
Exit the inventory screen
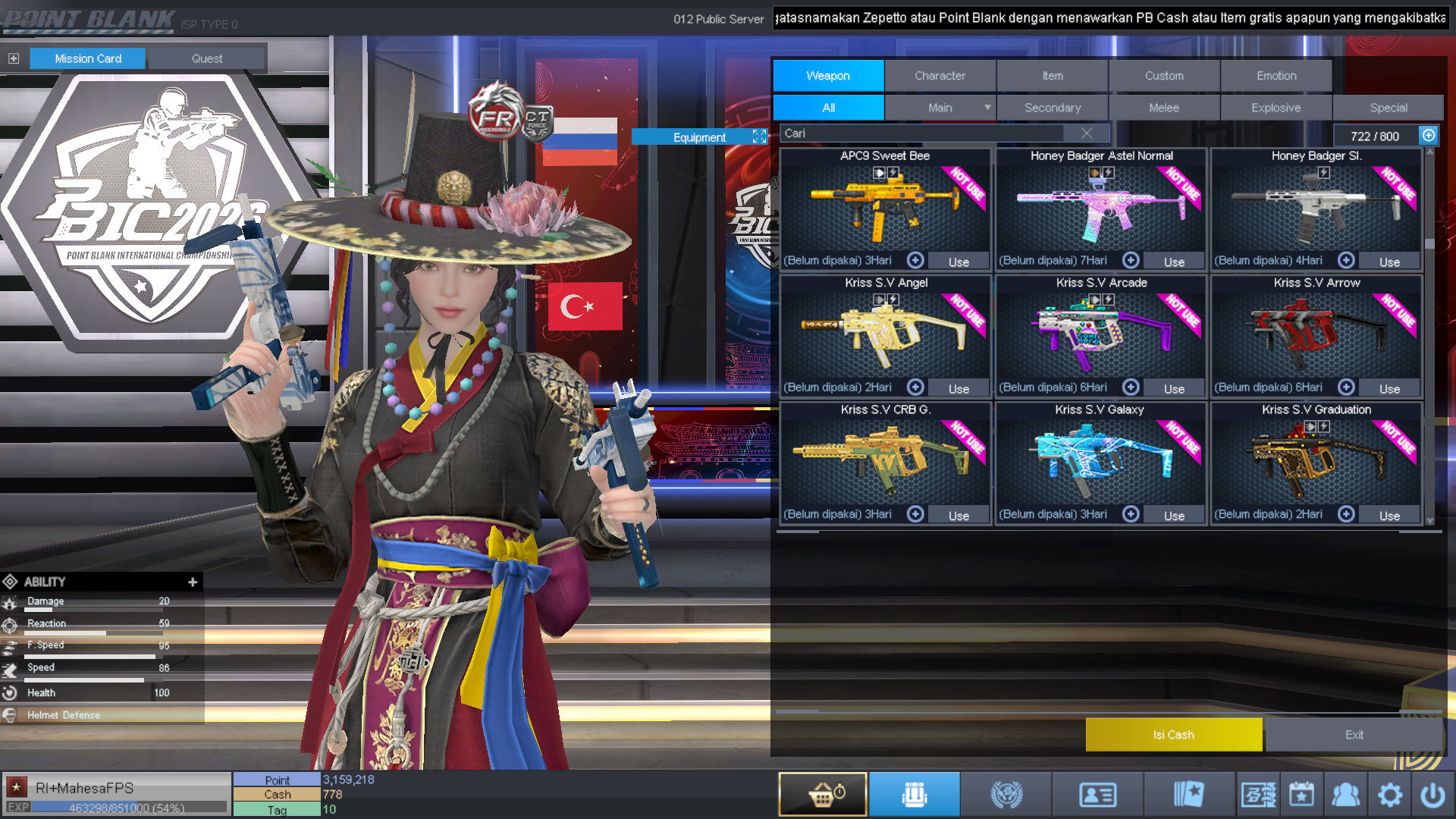[1354, 734]
